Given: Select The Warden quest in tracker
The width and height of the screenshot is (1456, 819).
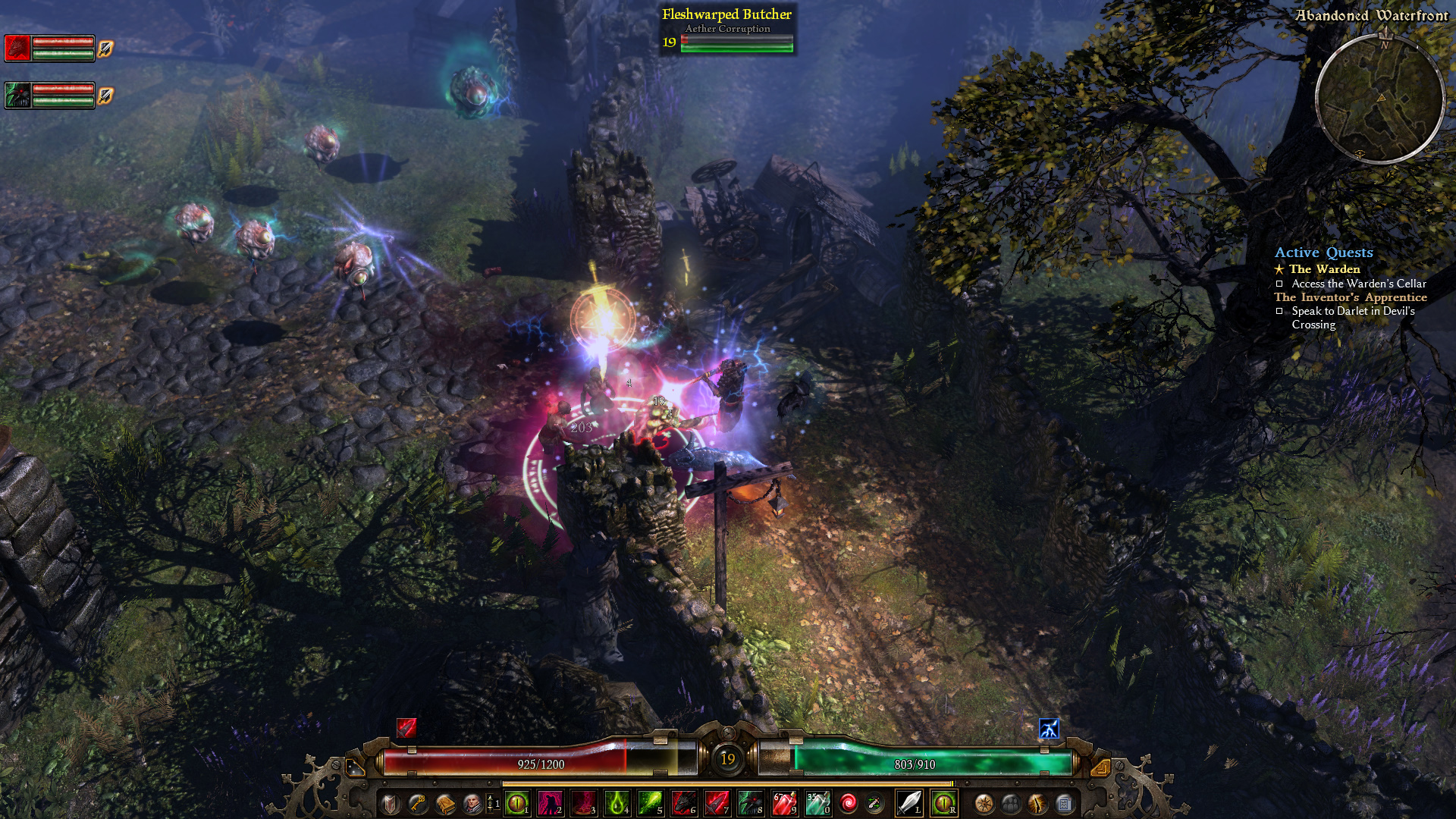Looking at the screenshot, I should (x=1324, y=269).
